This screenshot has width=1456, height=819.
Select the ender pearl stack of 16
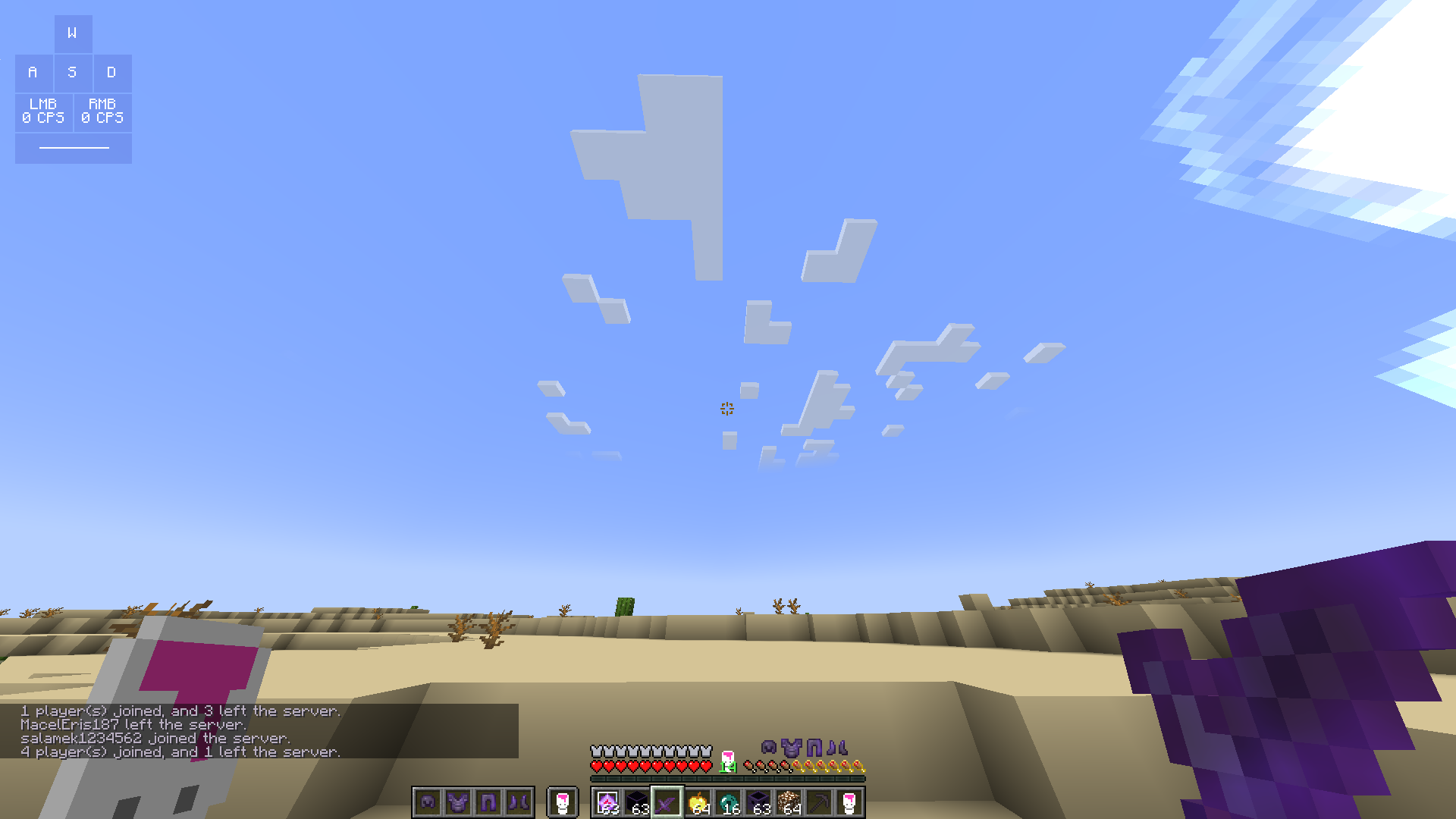(x=728, y=802)
